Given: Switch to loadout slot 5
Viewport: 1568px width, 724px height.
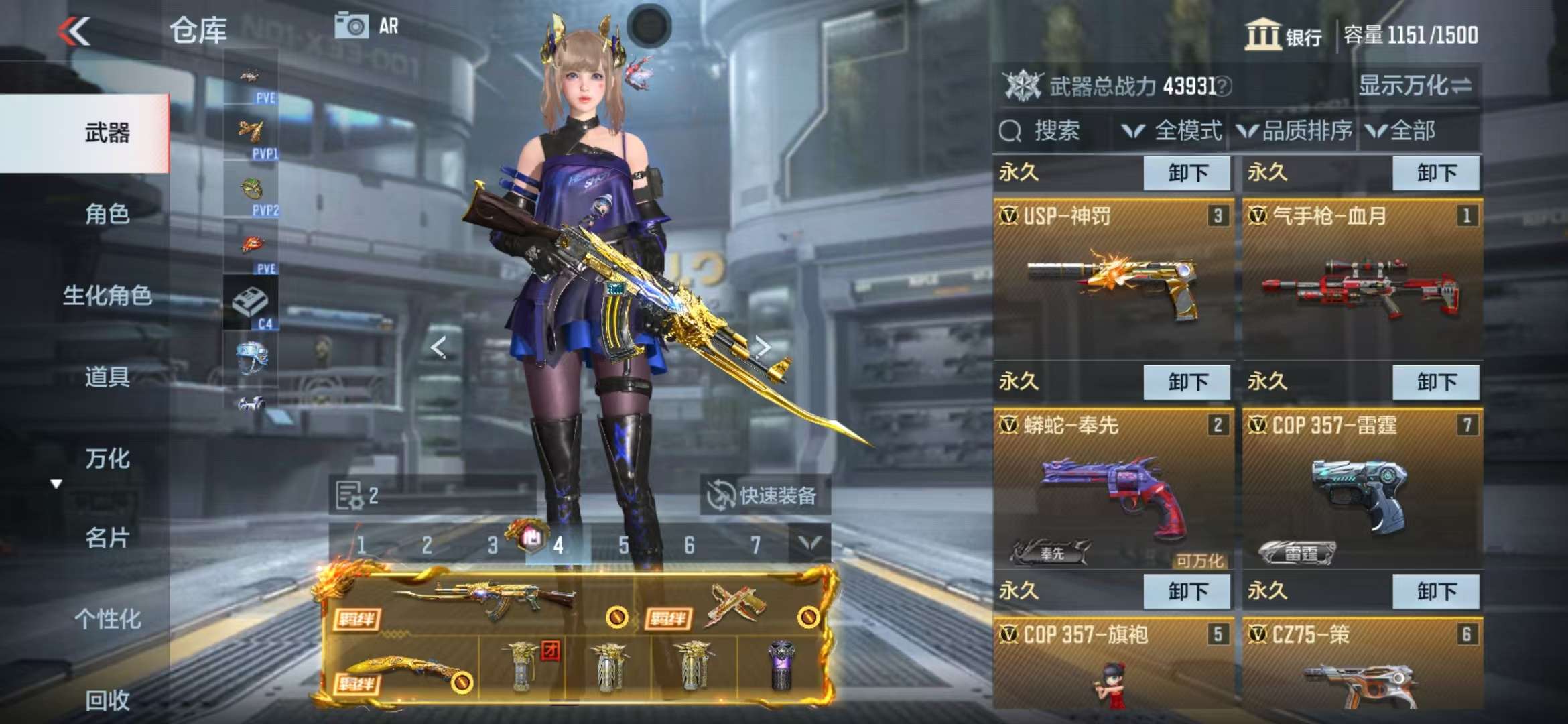Looking at the screenshot, I should click(624, 545).
